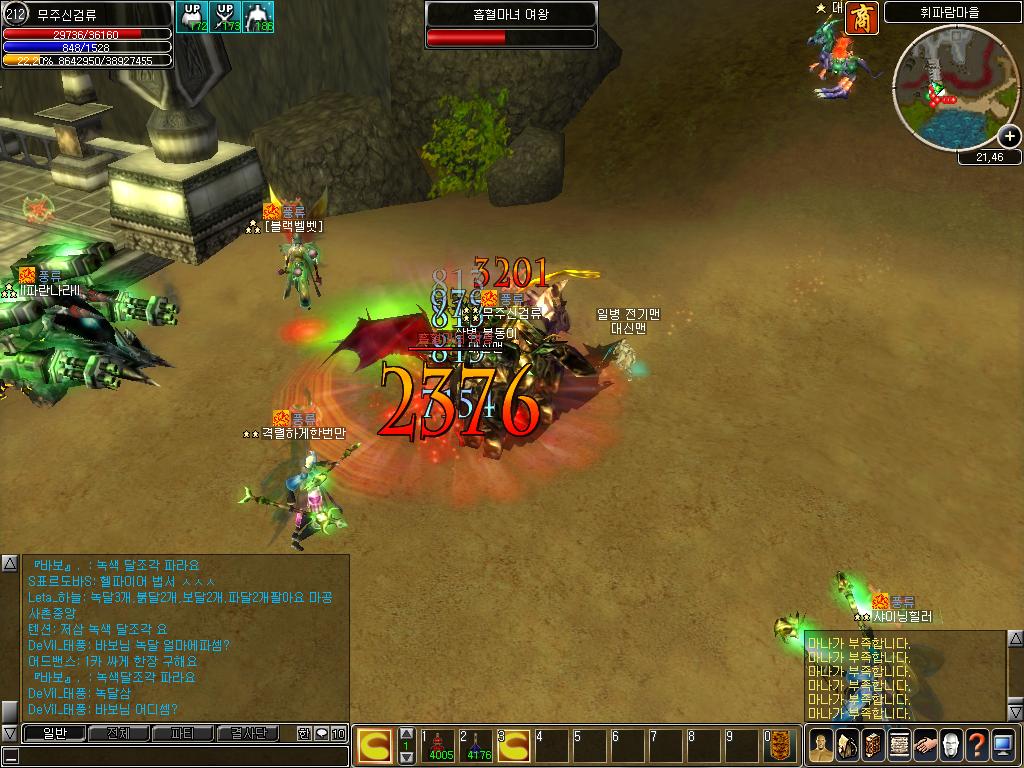Screen dimensions: 1024x768
Task: Open the skill book icon
Action: pyautogui.click(x=873, y=746)
